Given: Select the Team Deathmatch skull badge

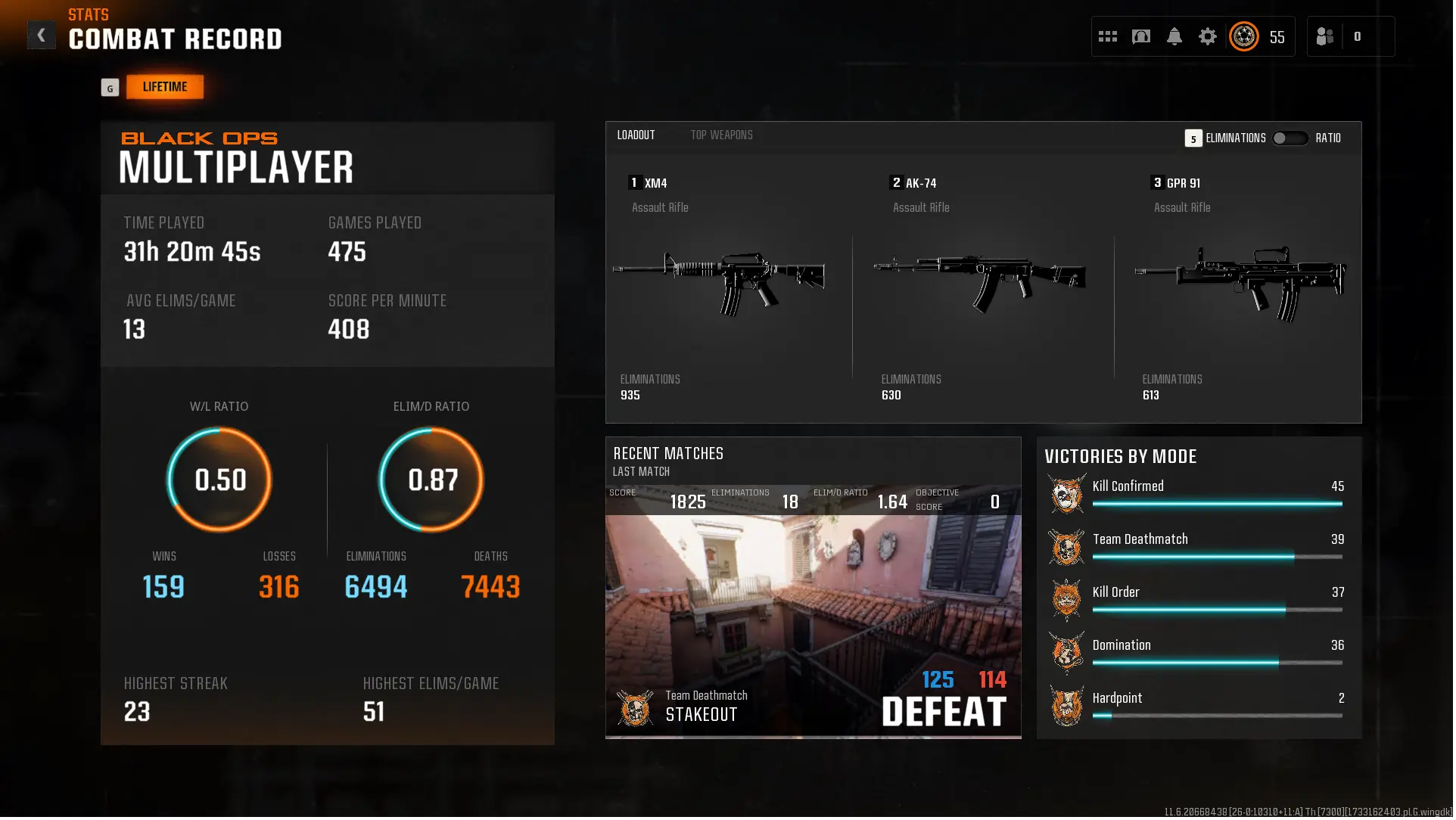Looking at the screenshot, I should [x=1066, y=547].
